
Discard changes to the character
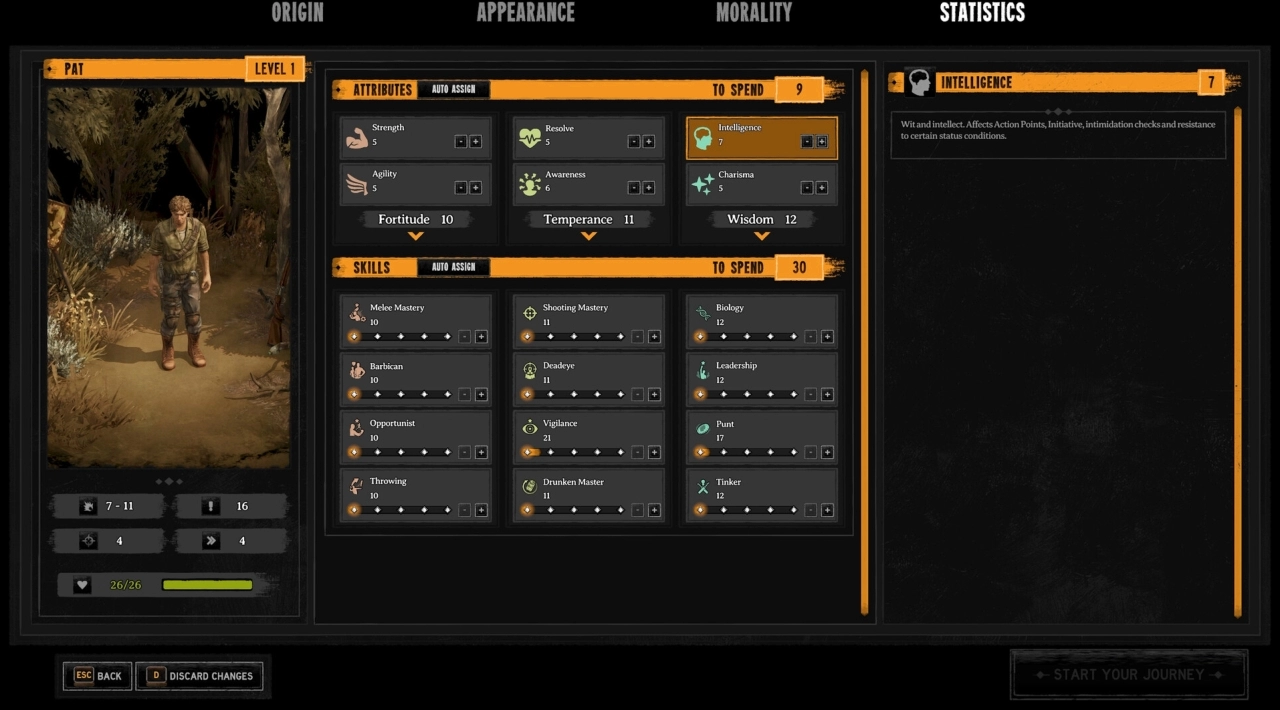[x=200, y=676]
